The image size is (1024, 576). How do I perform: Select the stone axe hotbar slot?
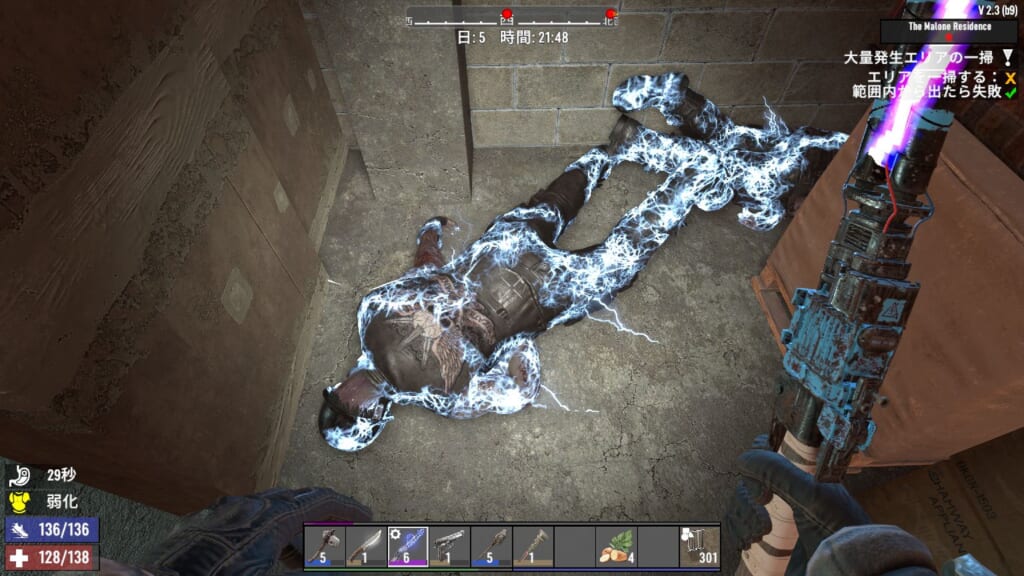tap(324, 546)
